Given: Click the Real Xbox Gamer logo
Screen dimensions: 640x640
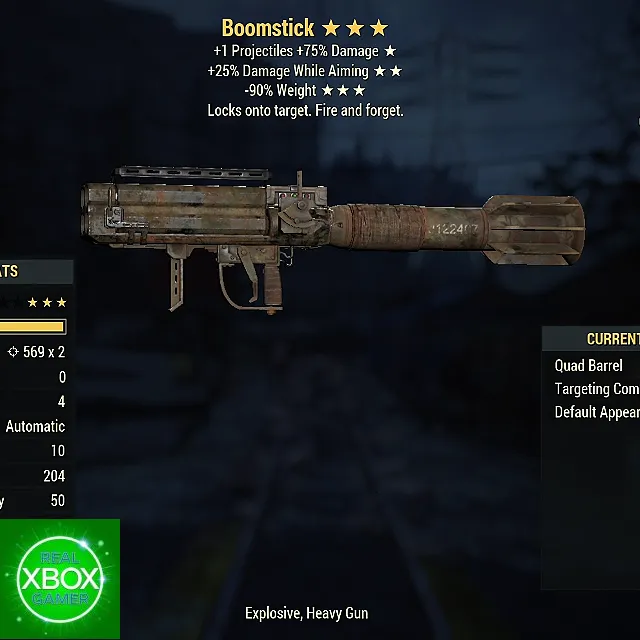Looking at the screenshot, I should click(x=60, y=579).
